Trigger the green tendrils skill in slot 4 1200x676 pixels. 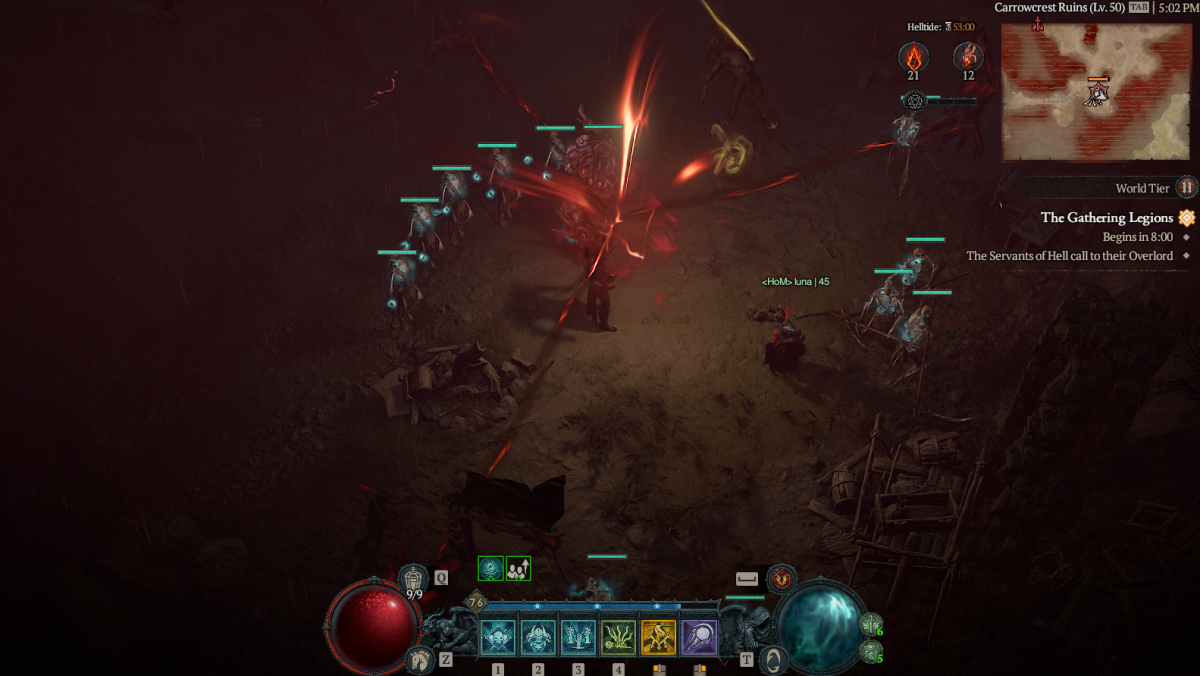pos(619,638)
